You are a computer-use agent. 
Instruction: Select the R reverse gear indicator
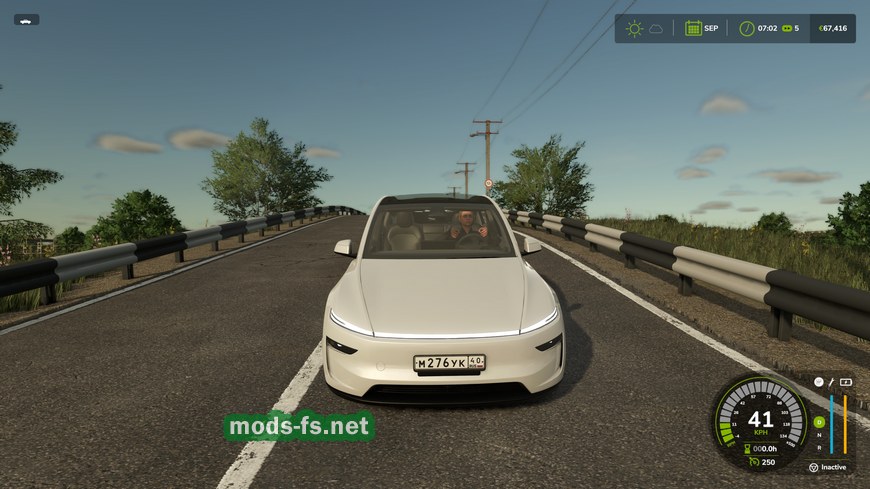pos(819,446)
